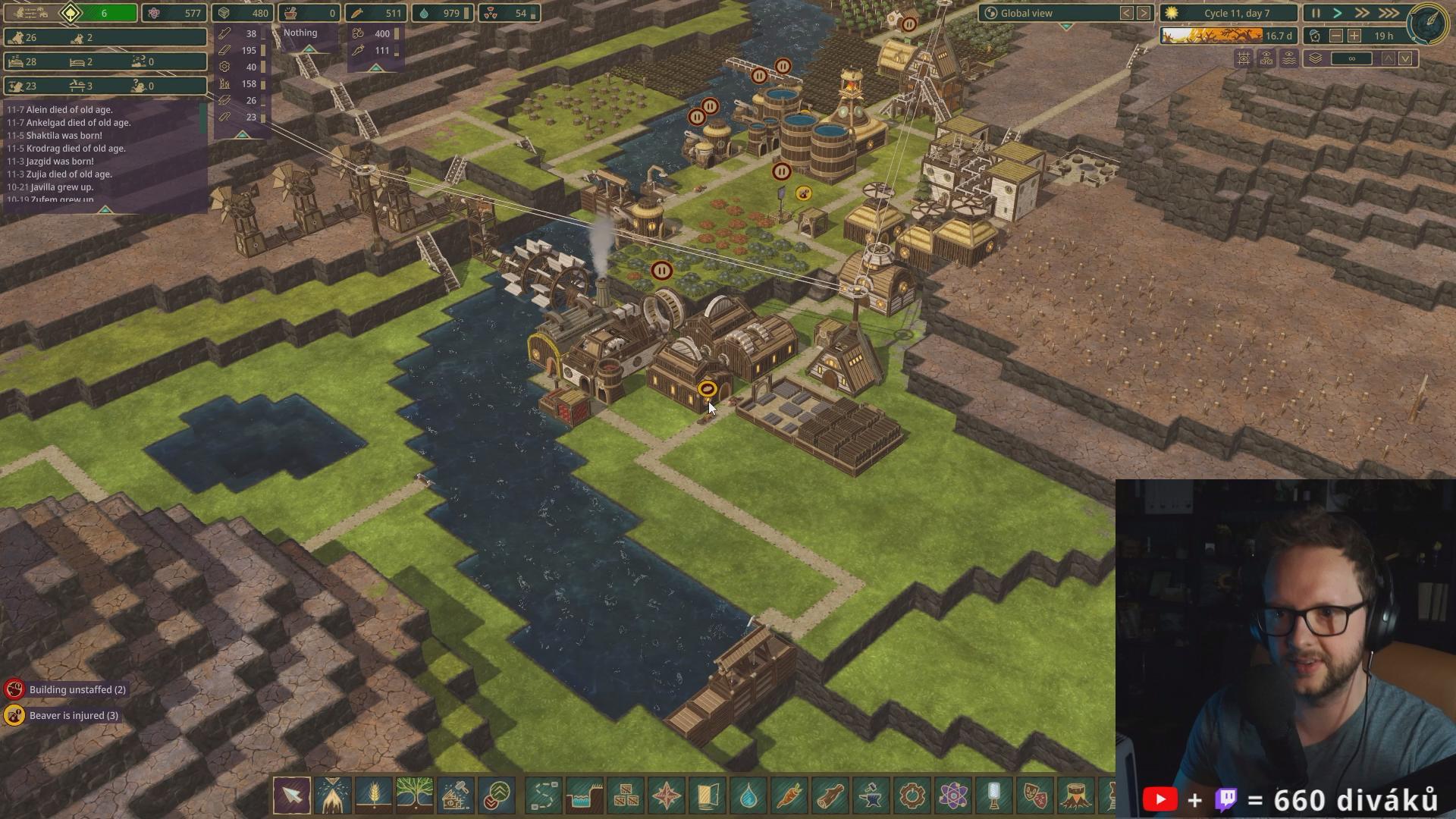This screenshot has height=819, width=1456.
Task: Expand the event log panel arrow
Action: pos(105,209)
